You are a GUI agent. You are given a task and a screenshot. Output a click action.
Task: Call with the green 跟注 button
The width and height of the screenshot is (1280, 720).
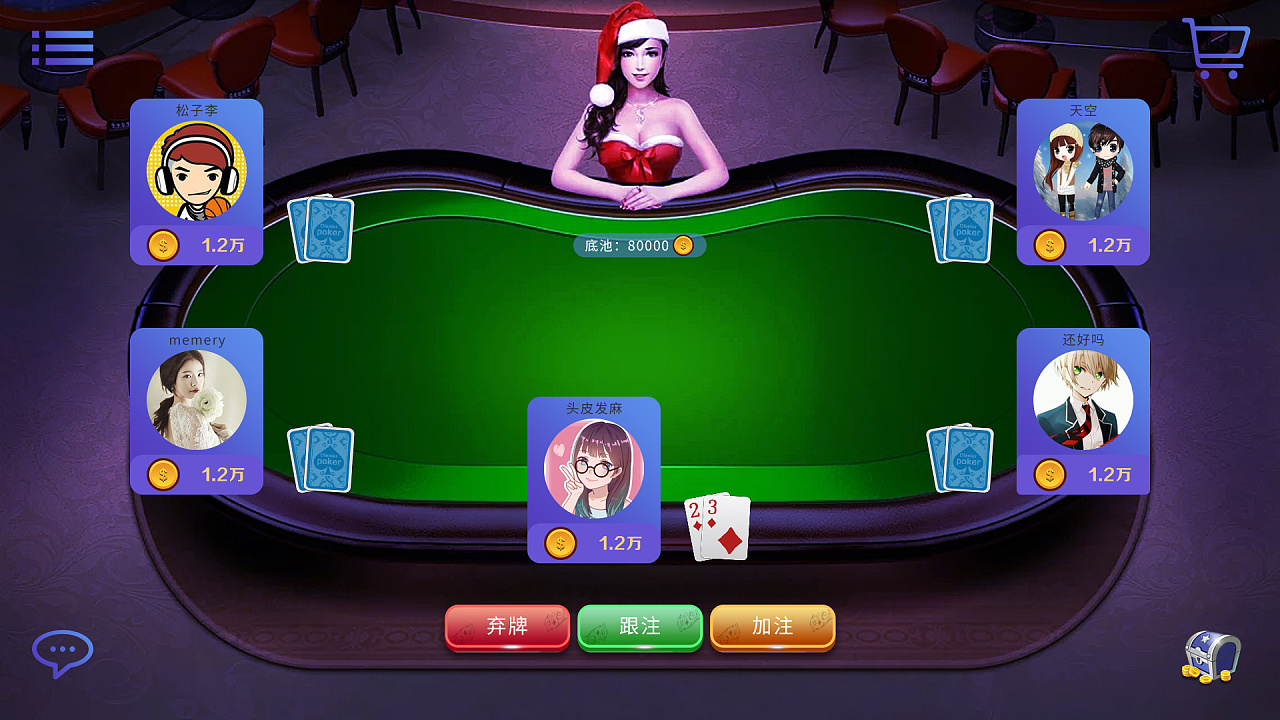(x=640, y=627)
